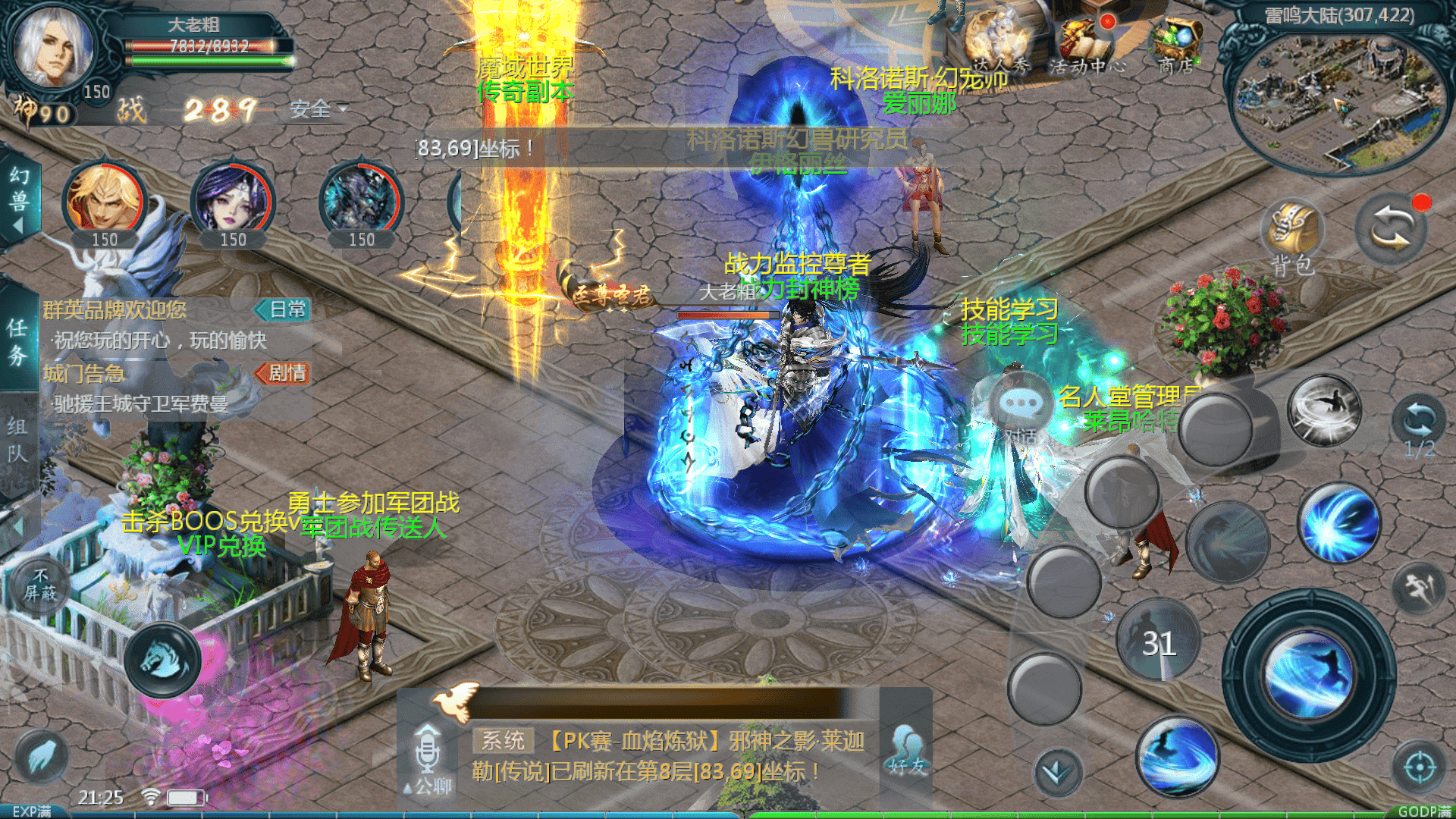Click the VIP兑换 NPC label
The width and height of the screenshot is (1456, 819).
point(222,546)
